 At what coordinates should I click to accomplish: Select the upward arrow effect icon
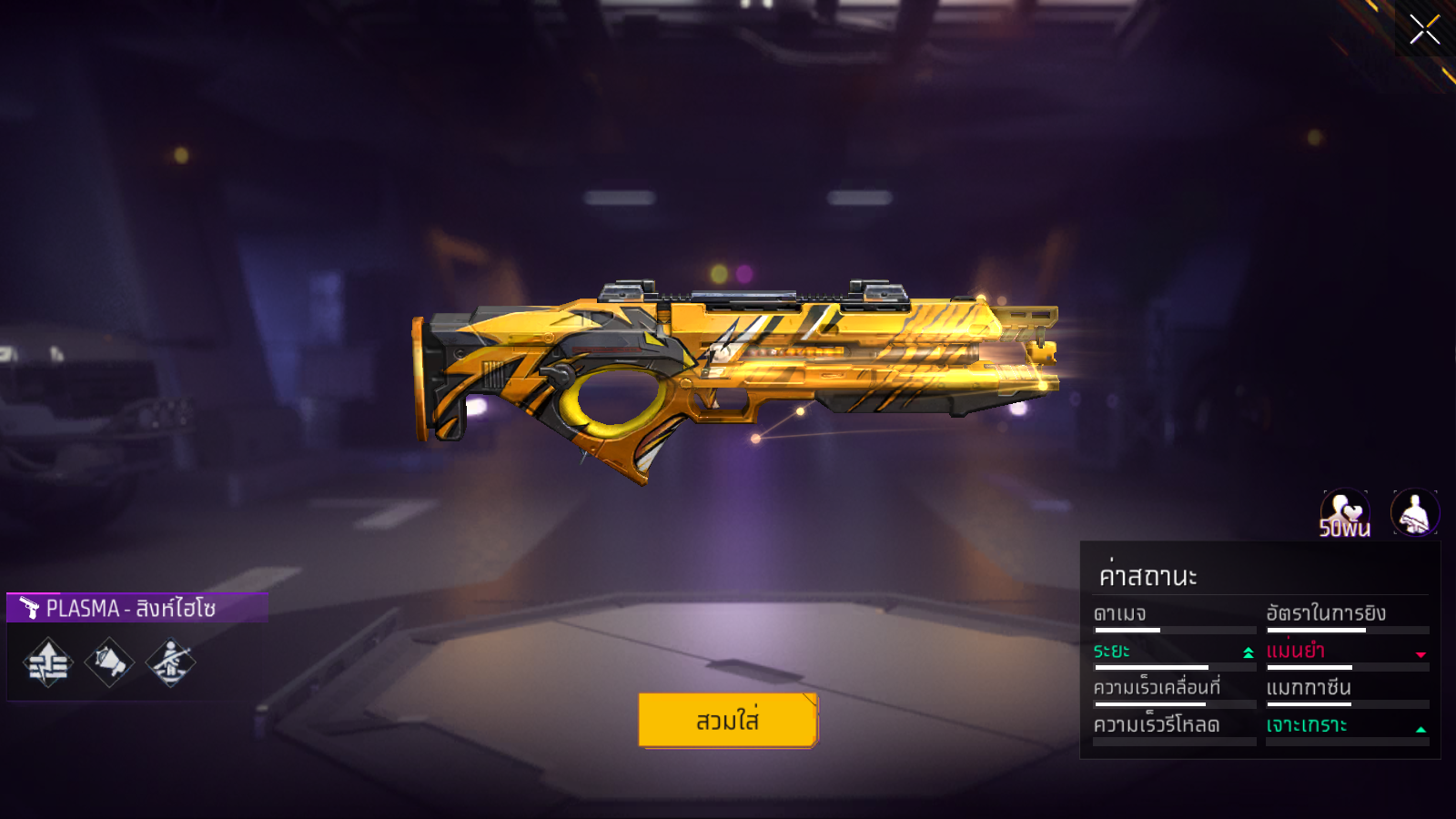click(48, 662)
